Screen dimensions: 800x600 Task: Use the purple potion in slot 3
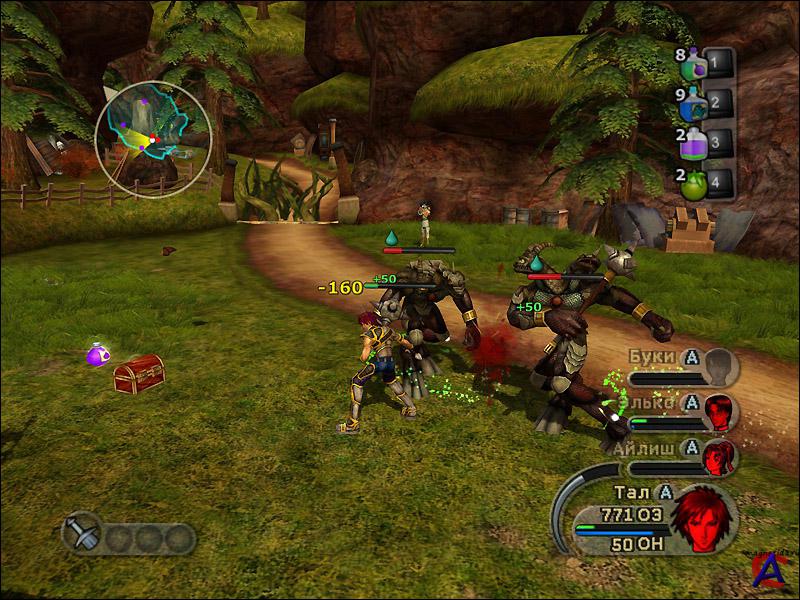point(693,144)
